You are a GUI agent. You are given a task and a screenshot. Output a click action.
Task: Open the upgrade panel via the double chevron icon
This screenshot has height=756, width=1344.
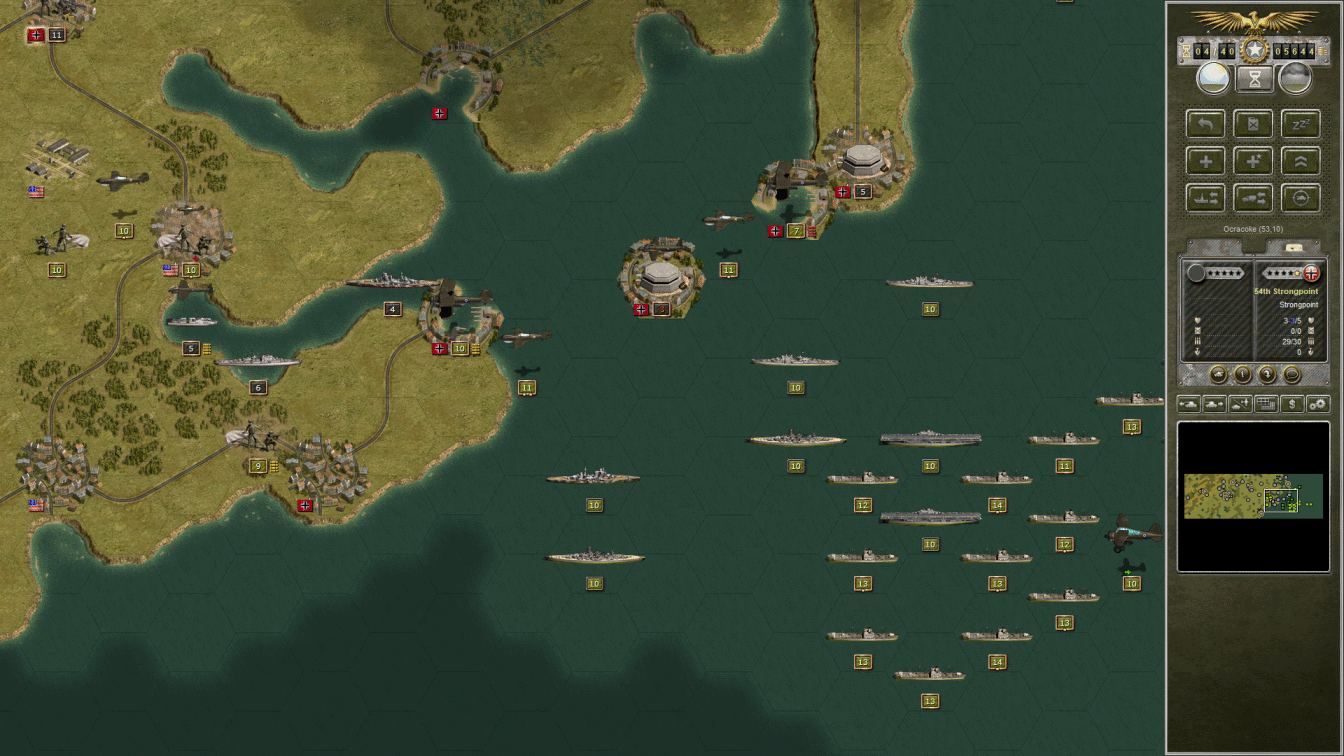pos(1301,160)
